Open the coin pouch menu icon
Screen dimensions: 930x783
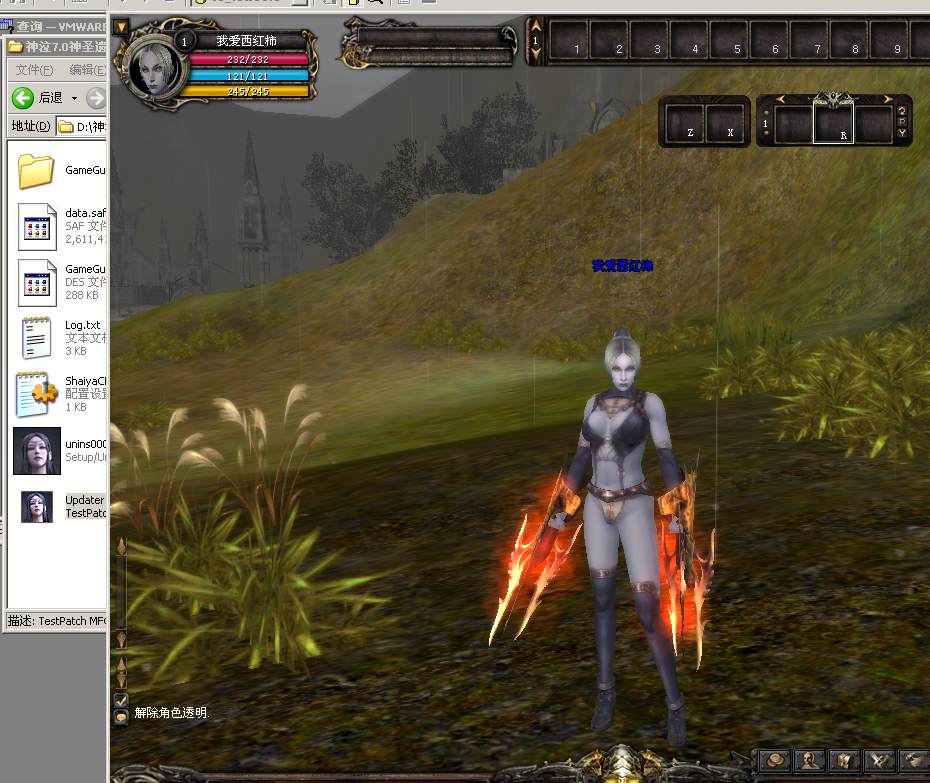[774, 761]
